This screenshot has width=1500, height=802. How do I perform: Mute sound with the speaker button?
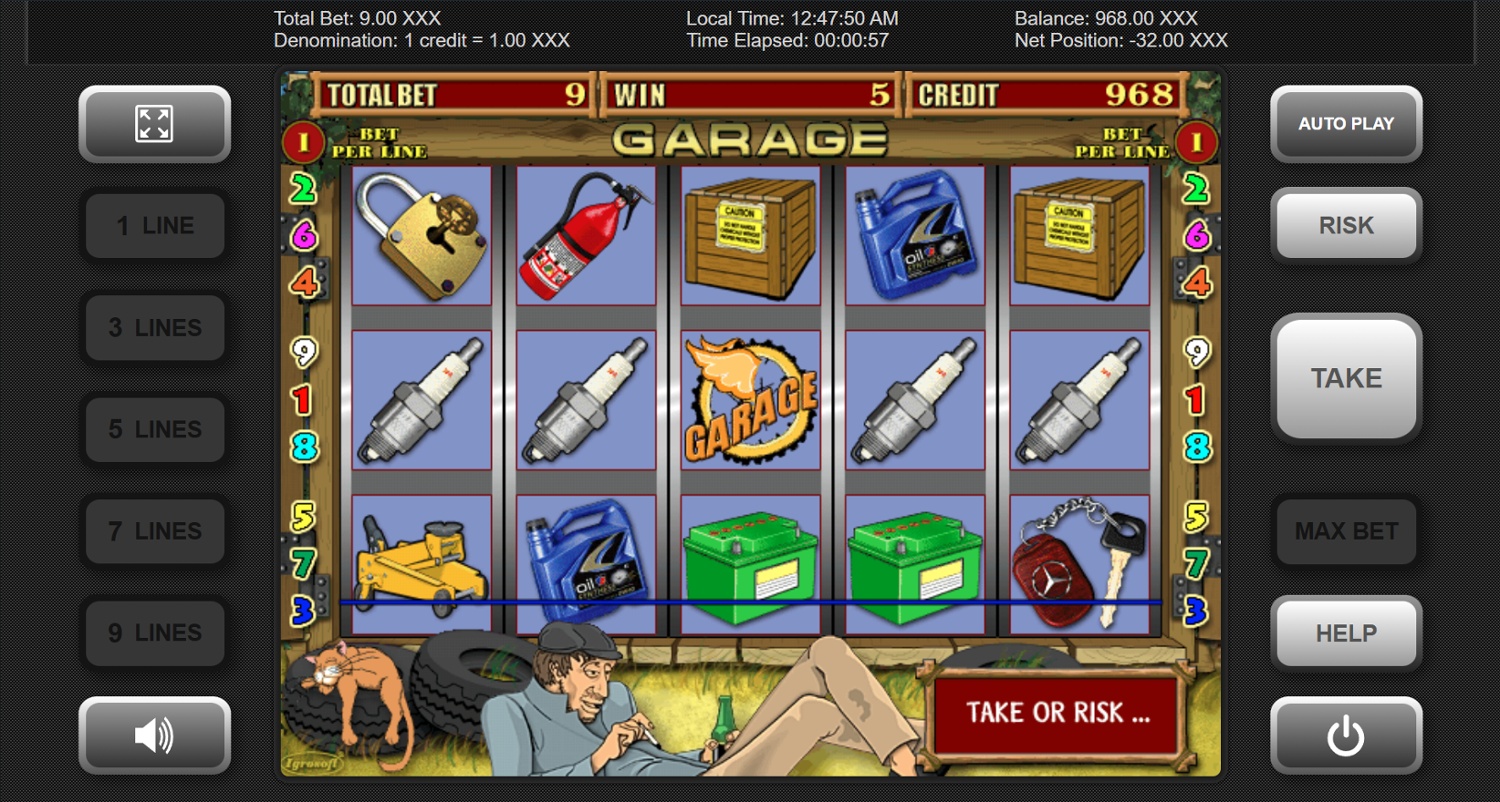click(x=154, y=736)
